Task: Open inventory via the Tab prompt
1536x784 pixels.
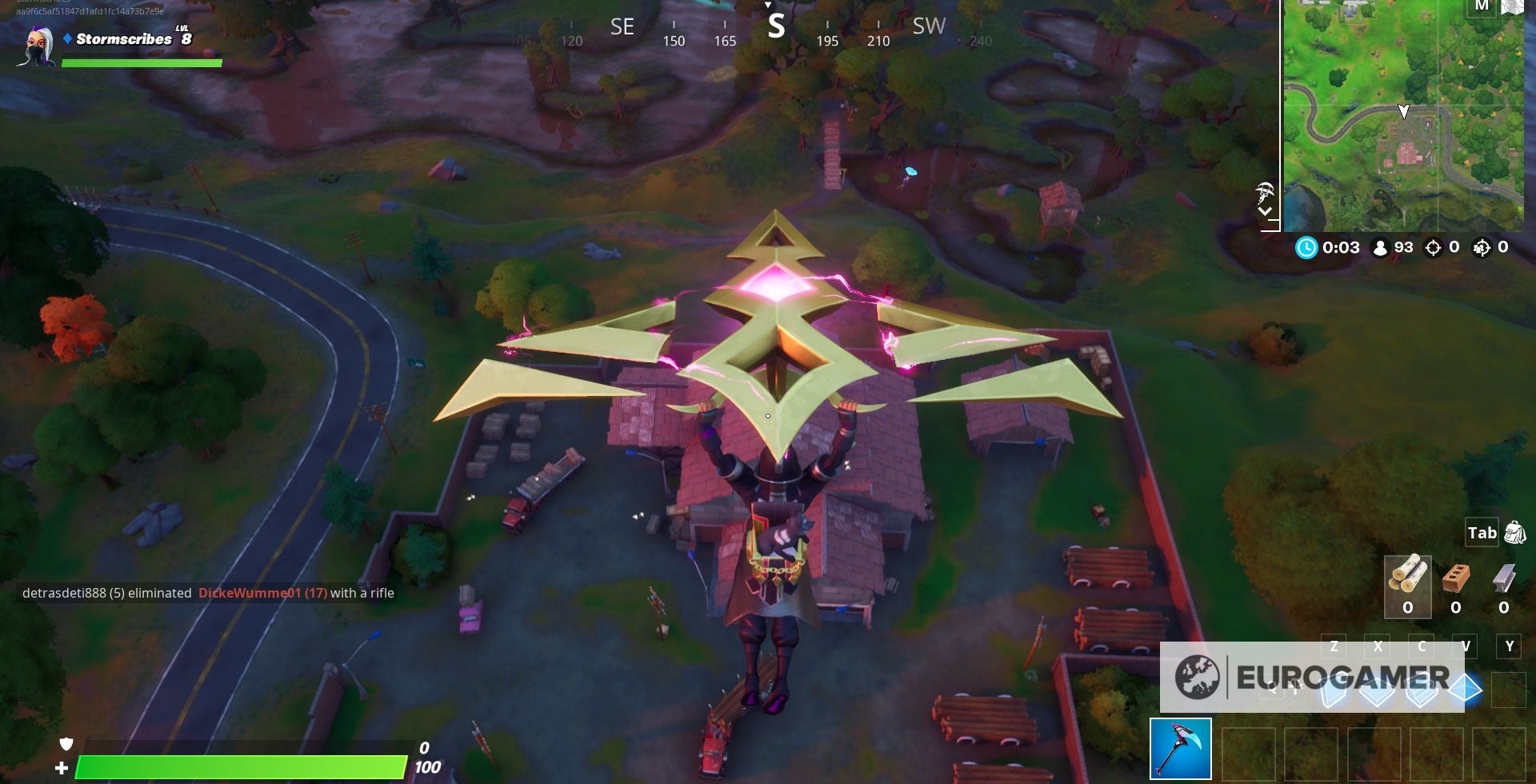Action: 1482,532
